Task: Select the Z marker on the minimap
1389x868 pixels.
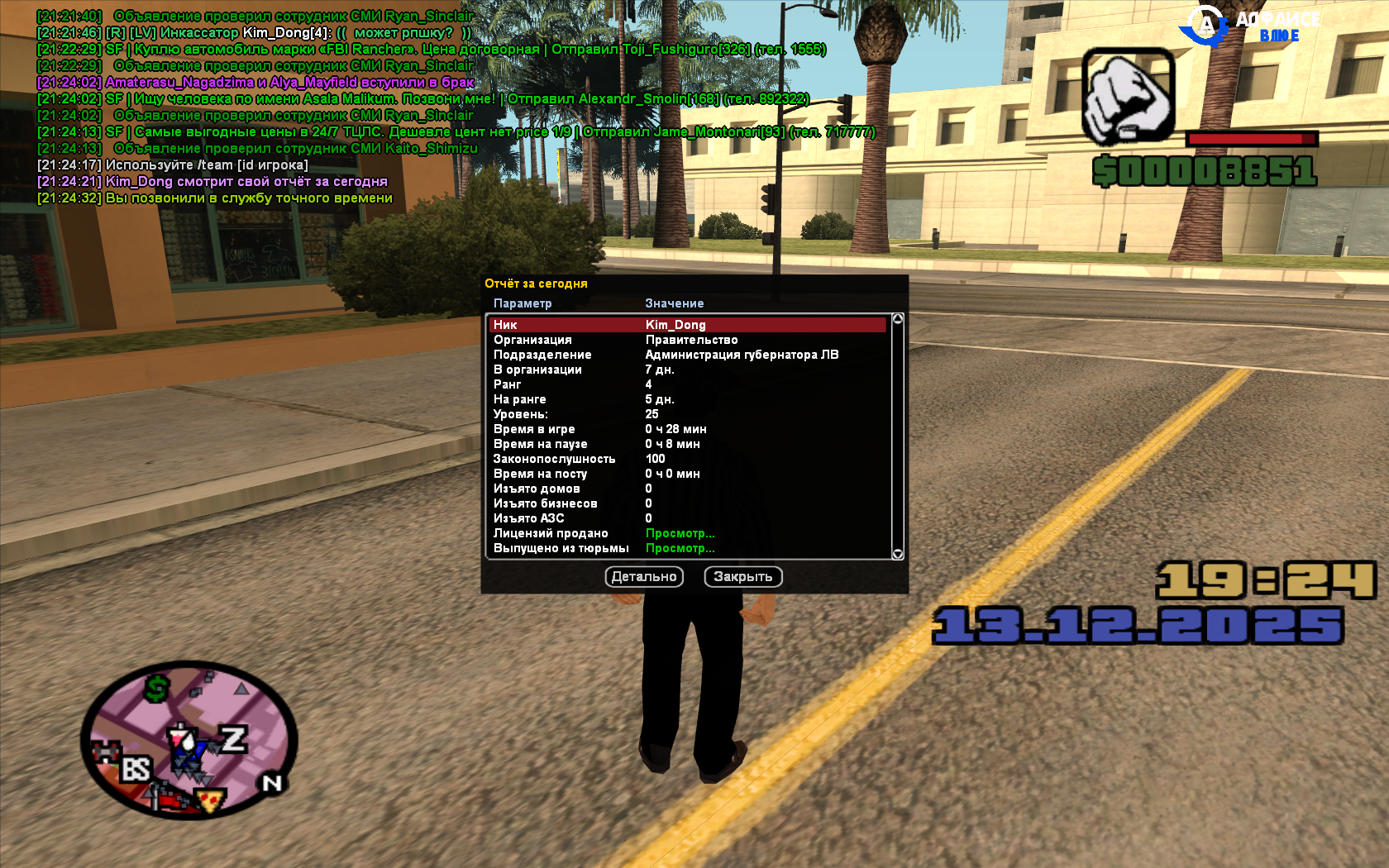Action: (234, 738)
